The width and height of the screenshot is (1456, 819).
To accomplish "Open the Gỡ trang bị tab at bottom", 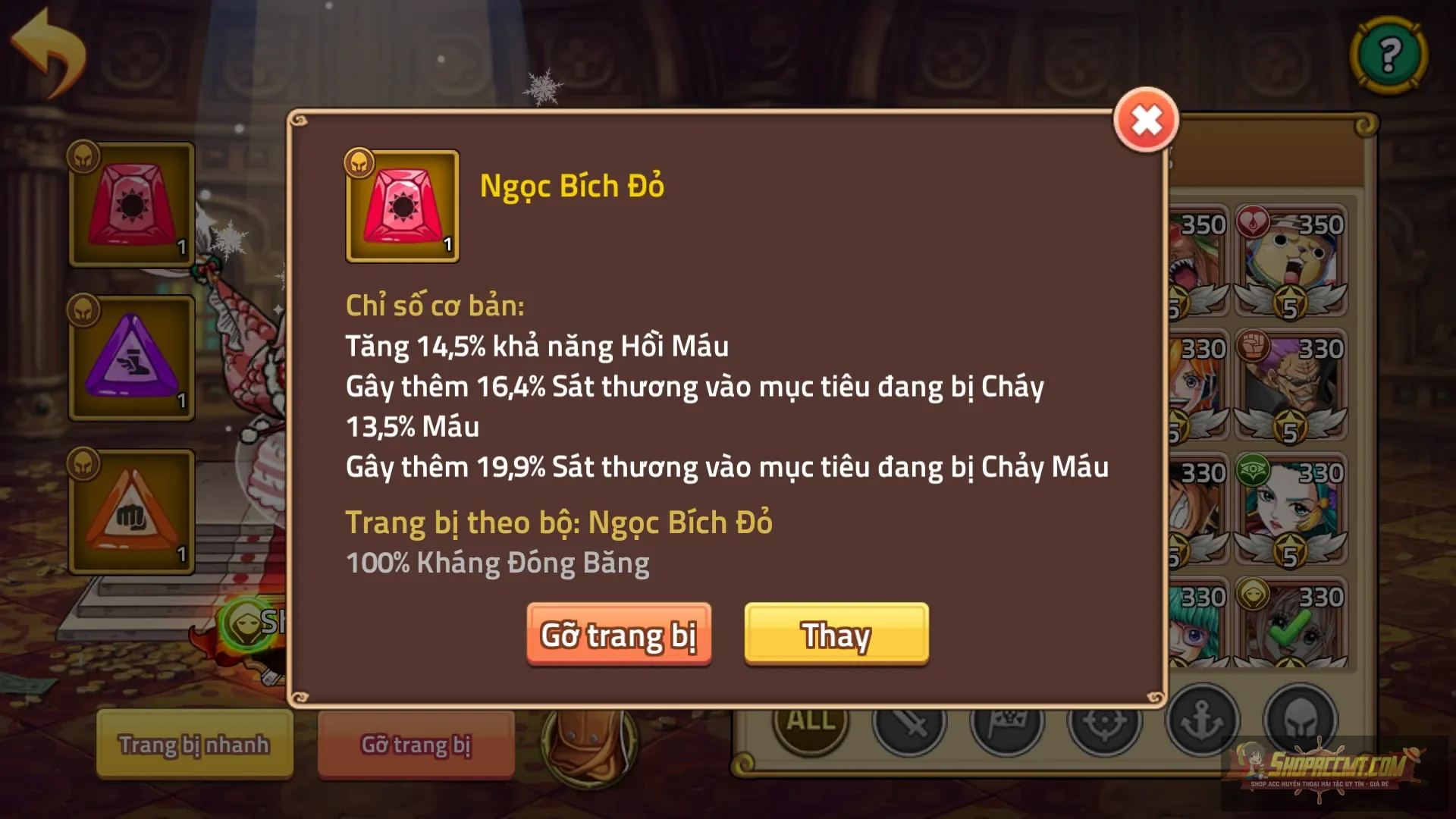I will coord(416,745).
